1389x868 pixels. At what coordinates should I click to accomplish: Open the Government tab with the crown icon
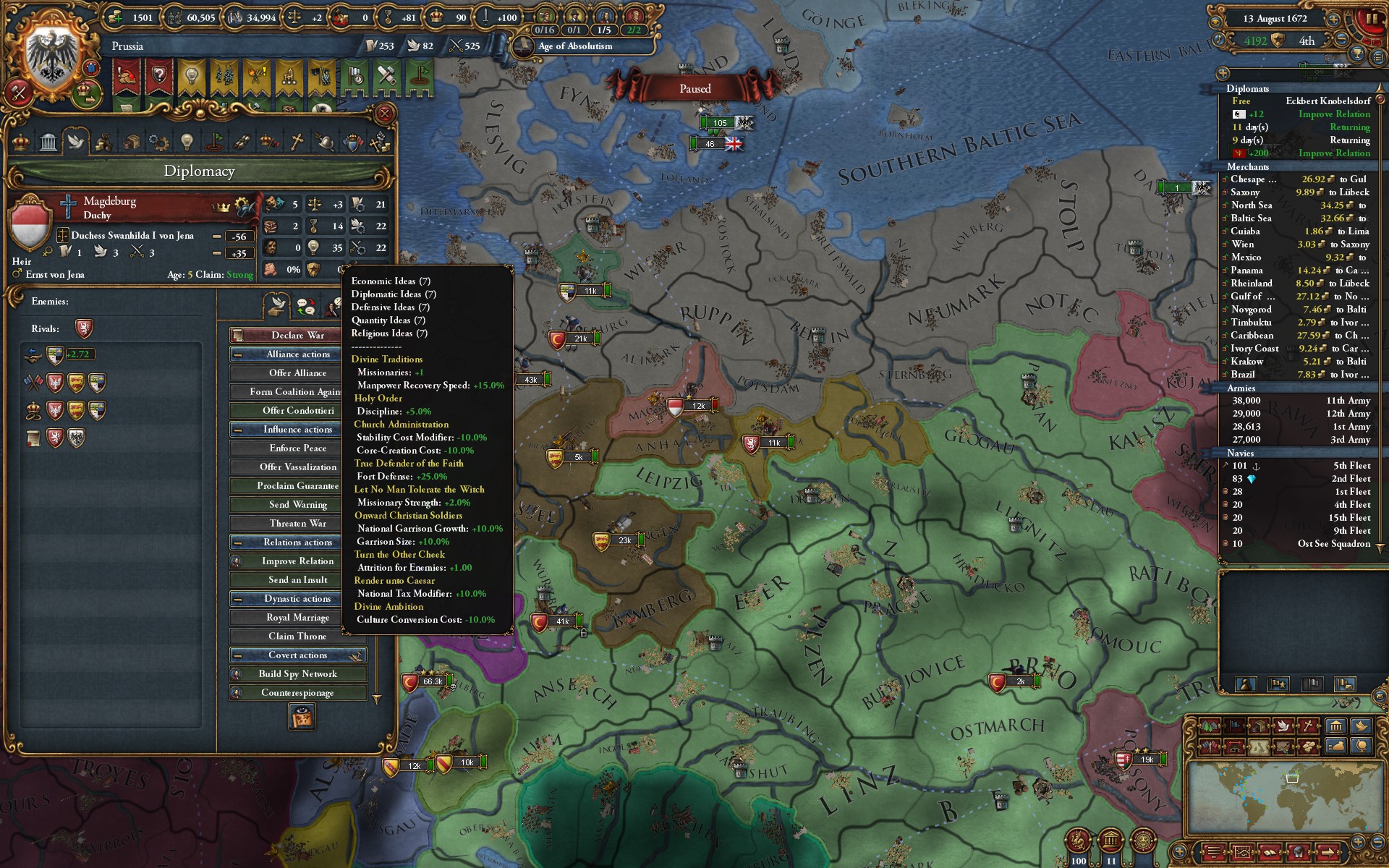(21, 143)
